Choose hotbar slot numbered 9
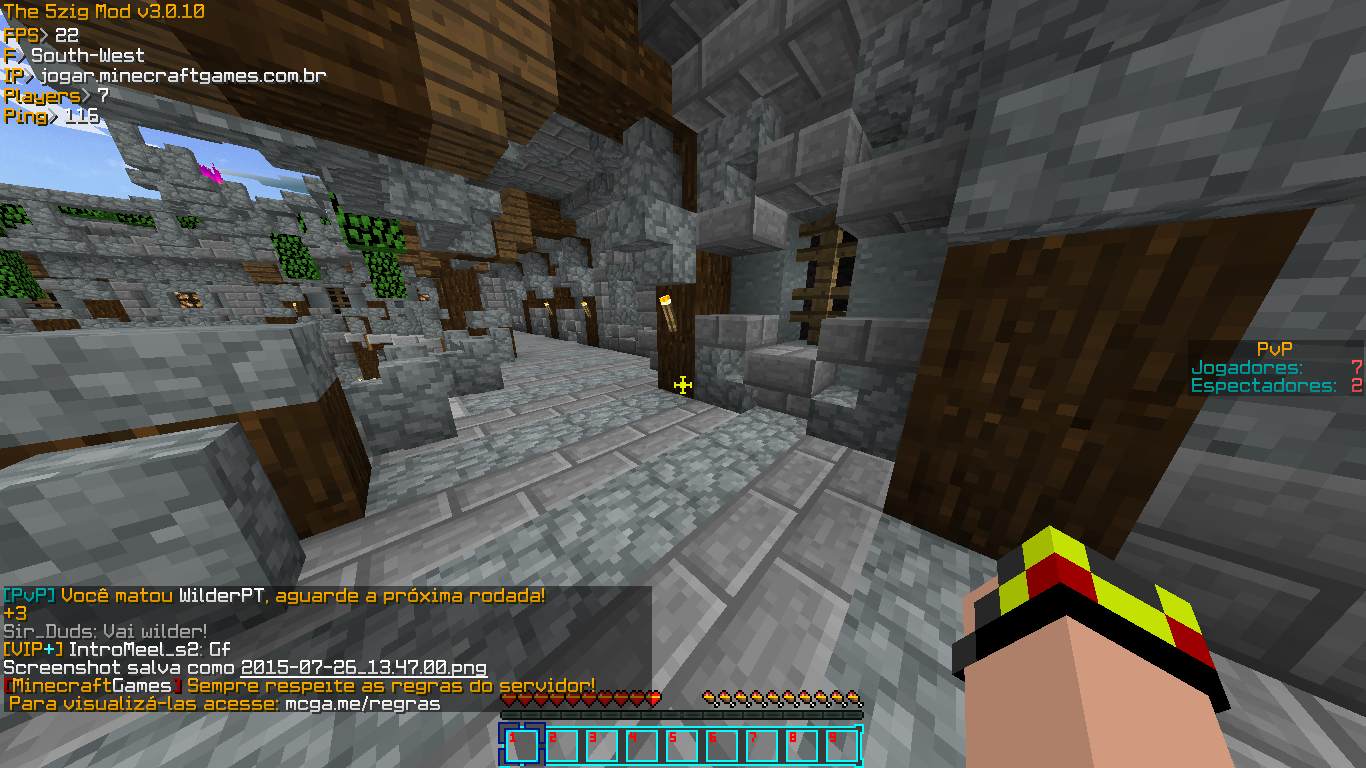This screenshot has height=768, width=1366. tap(841, 746)
